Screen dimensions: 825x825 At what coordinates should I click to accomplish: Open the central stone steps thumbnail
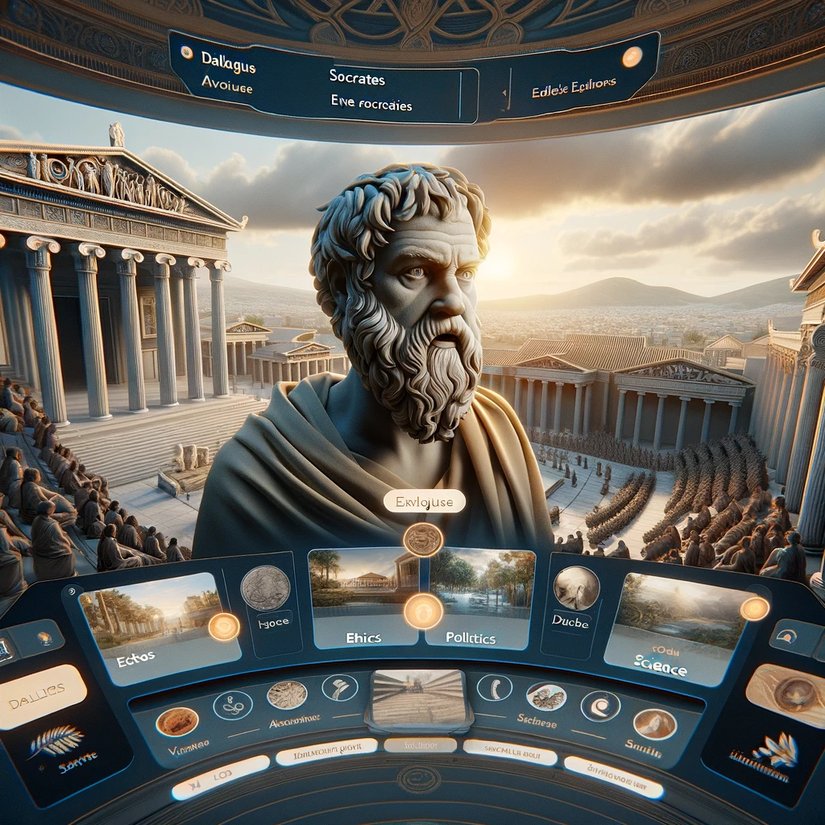click(418, 697)
